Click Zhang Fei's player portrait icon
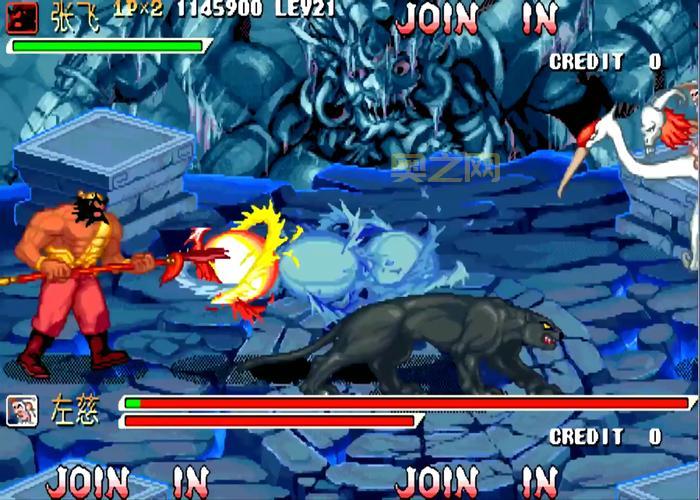 point(22,16)
